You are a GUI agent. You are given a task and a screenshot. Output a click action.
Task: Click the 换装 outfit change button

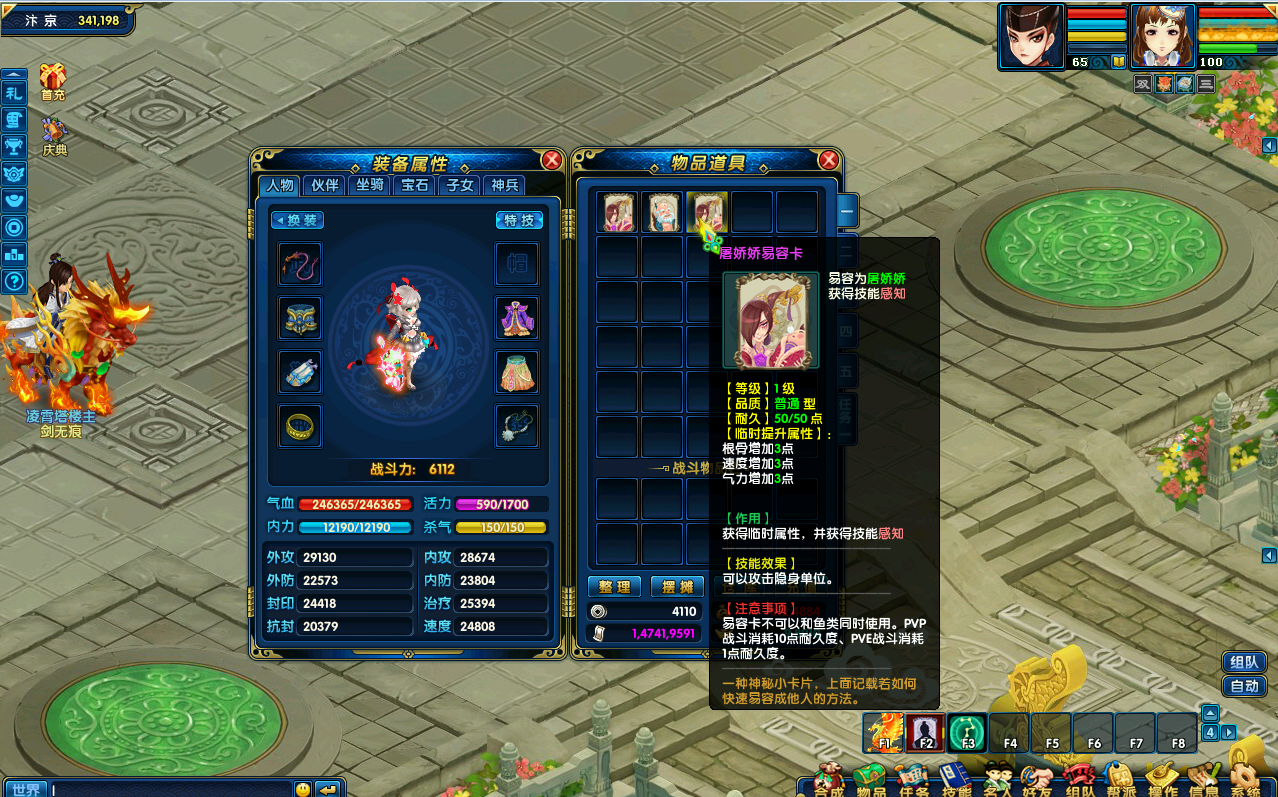(x=298, y=220)
